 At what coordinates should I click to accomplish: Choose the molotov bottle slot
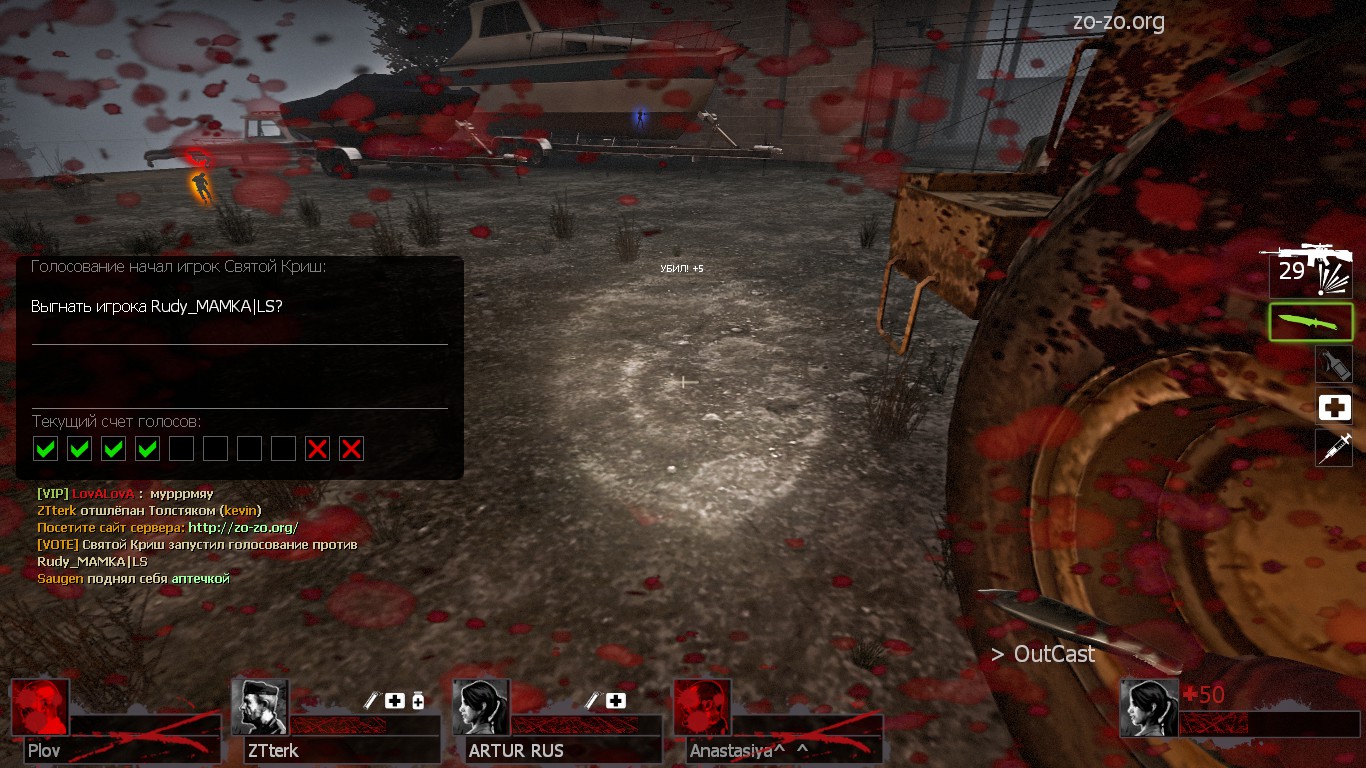[x=1334, y=365]
